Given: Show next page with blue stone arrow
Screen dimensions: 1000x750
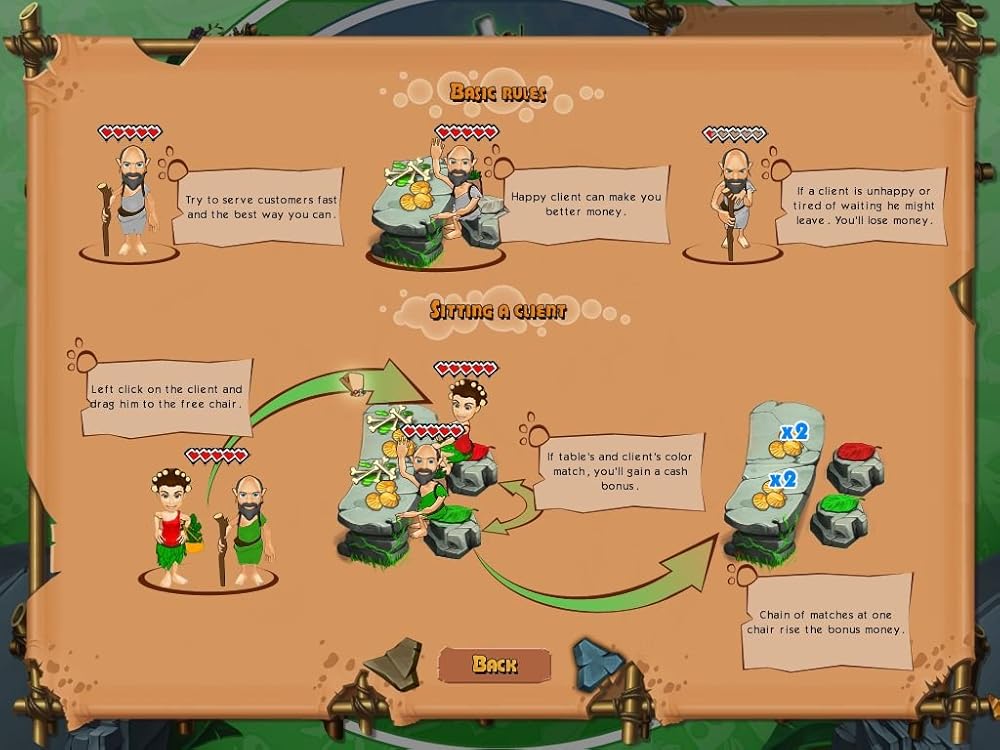Looking at the screenshot, I should [x=597, y=662].
